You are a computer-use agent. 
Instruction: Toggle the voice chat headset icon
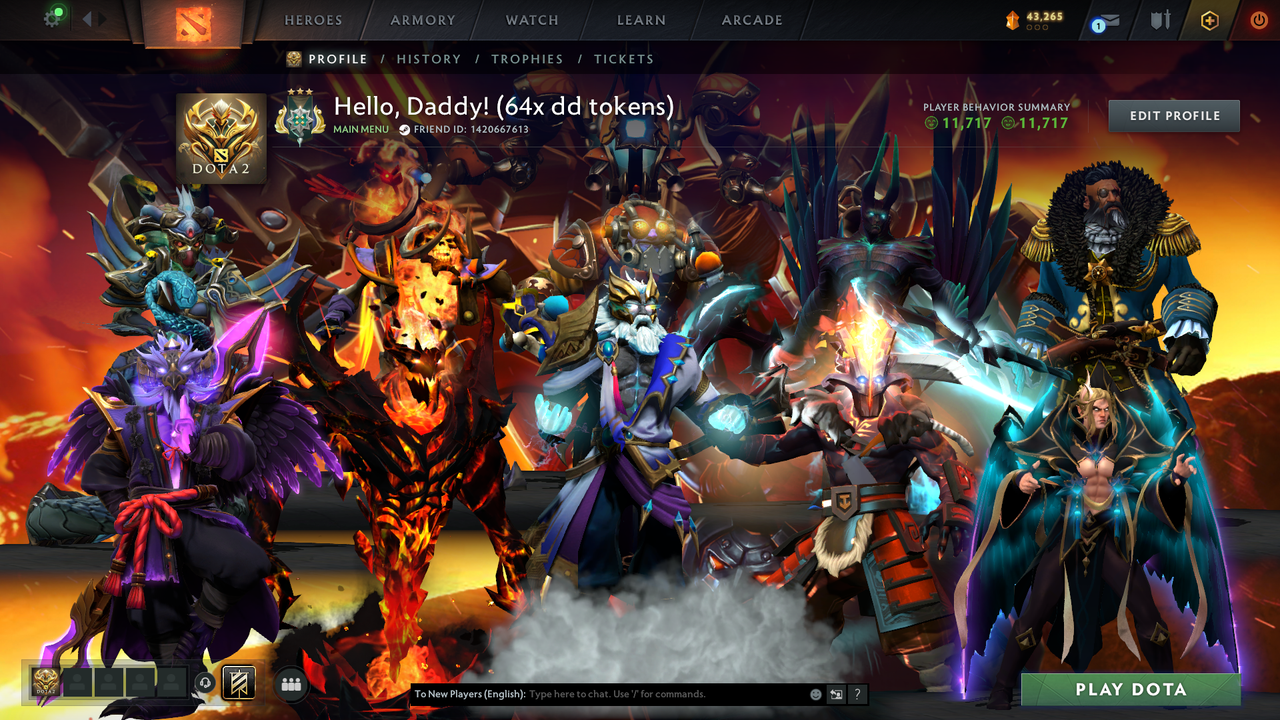[204, 682]
